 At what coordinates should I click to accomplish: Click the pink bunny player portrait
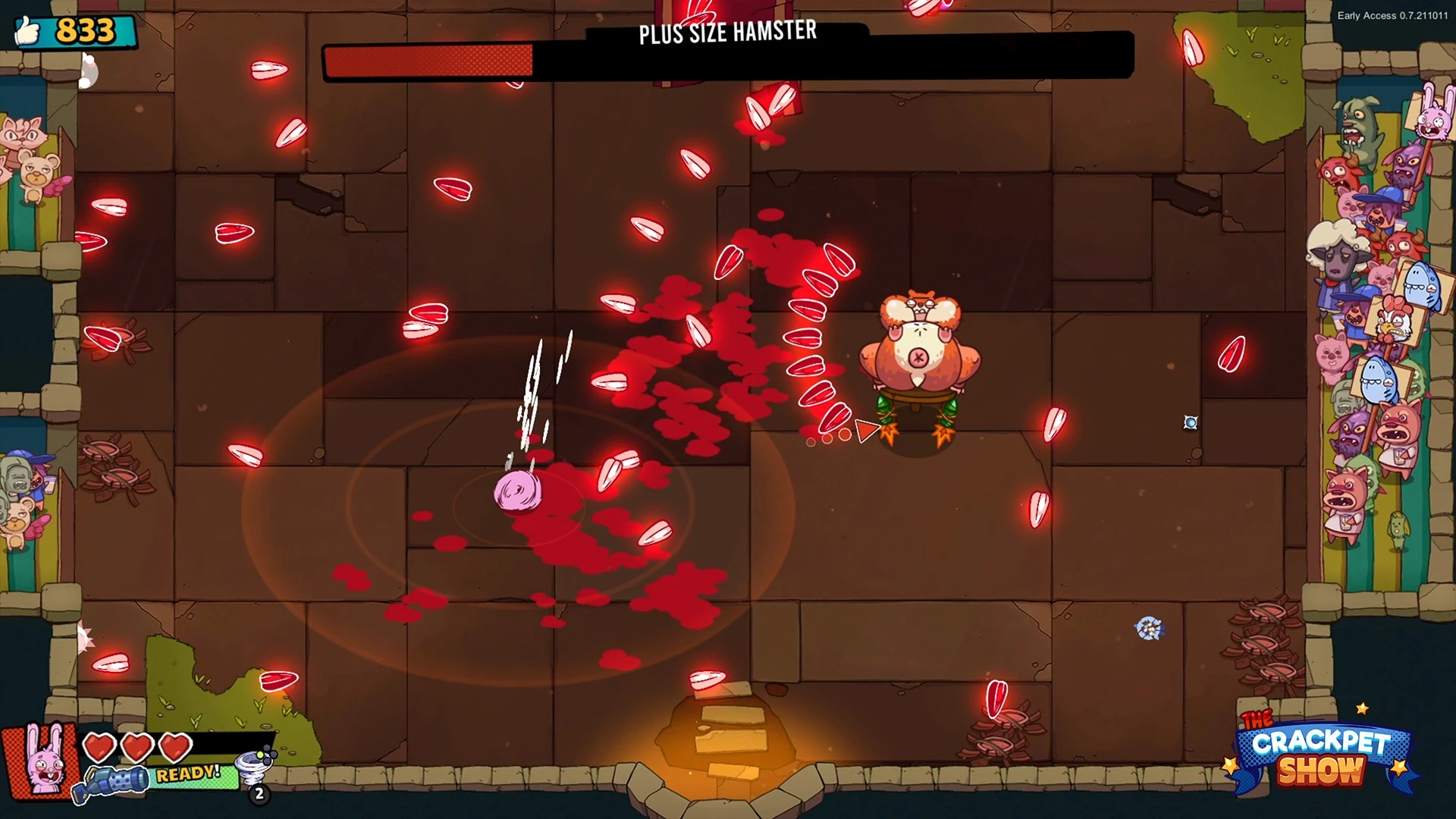[x=42, y=761]
